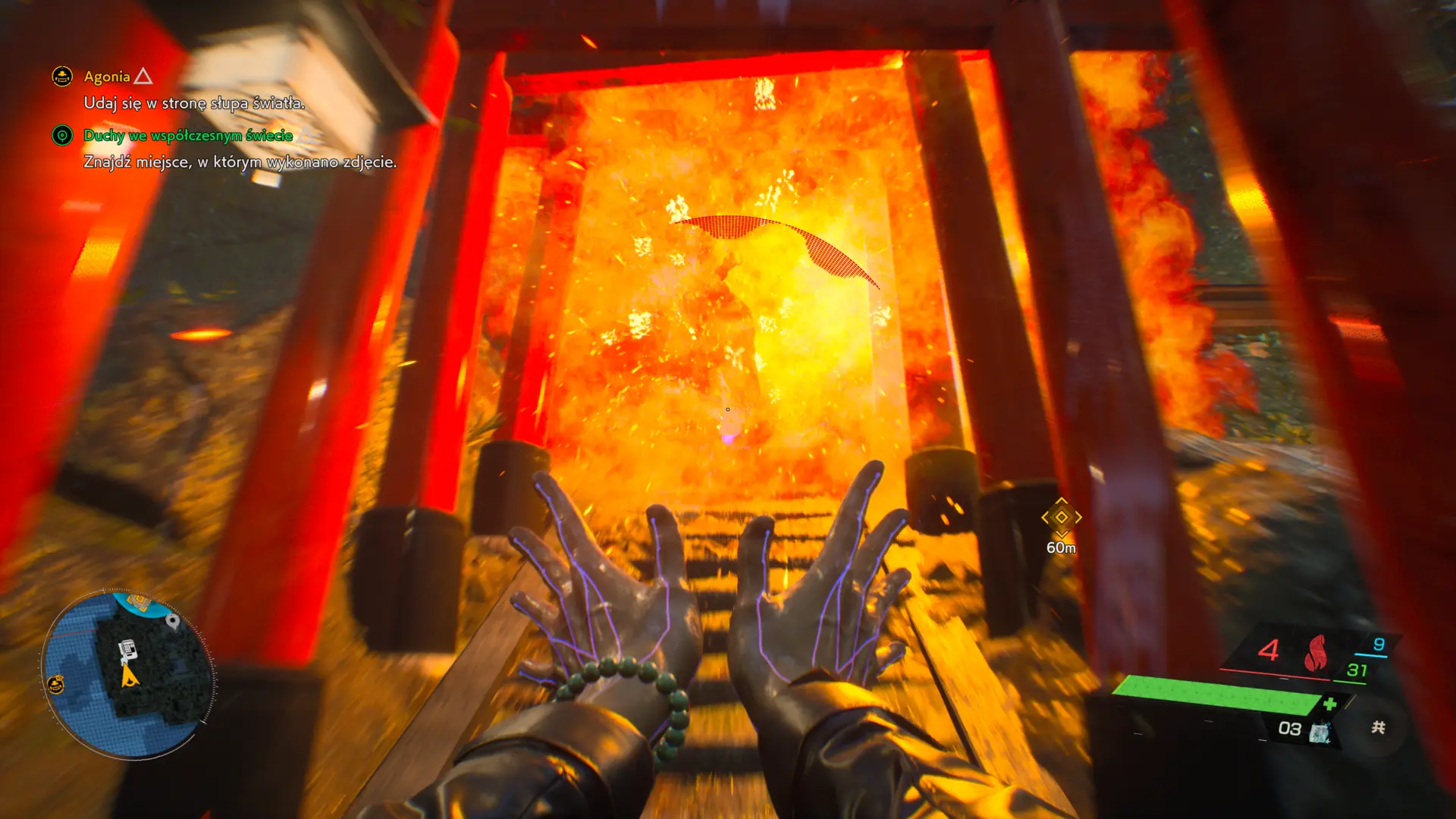Click the grey location pin on minimap
Screen dimensions: 1456x819
pyautogui.click(x=173, y=621)
